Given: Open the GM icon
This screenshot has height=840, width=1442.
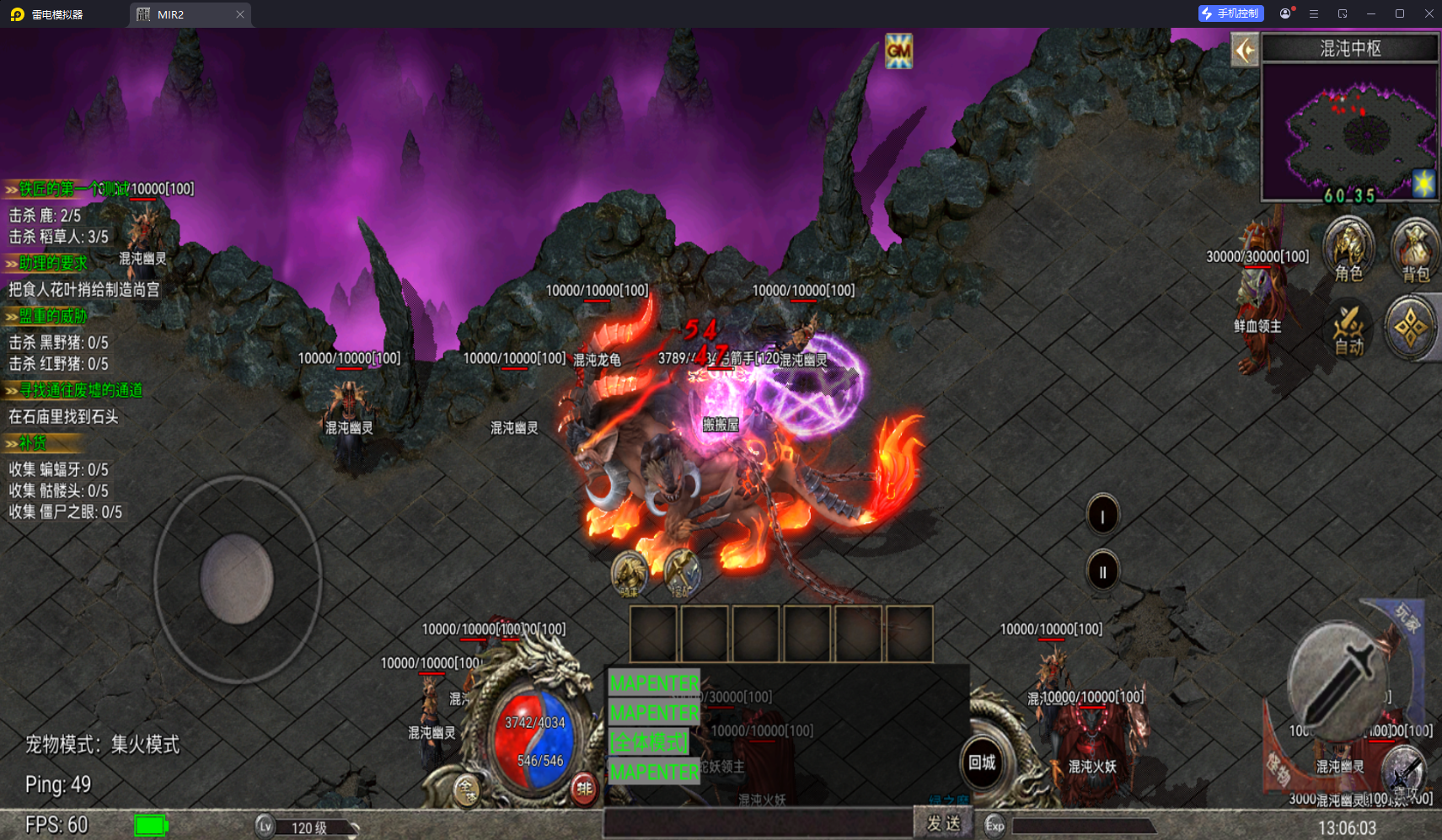Looking at the screenshot, I should point(898,51).
